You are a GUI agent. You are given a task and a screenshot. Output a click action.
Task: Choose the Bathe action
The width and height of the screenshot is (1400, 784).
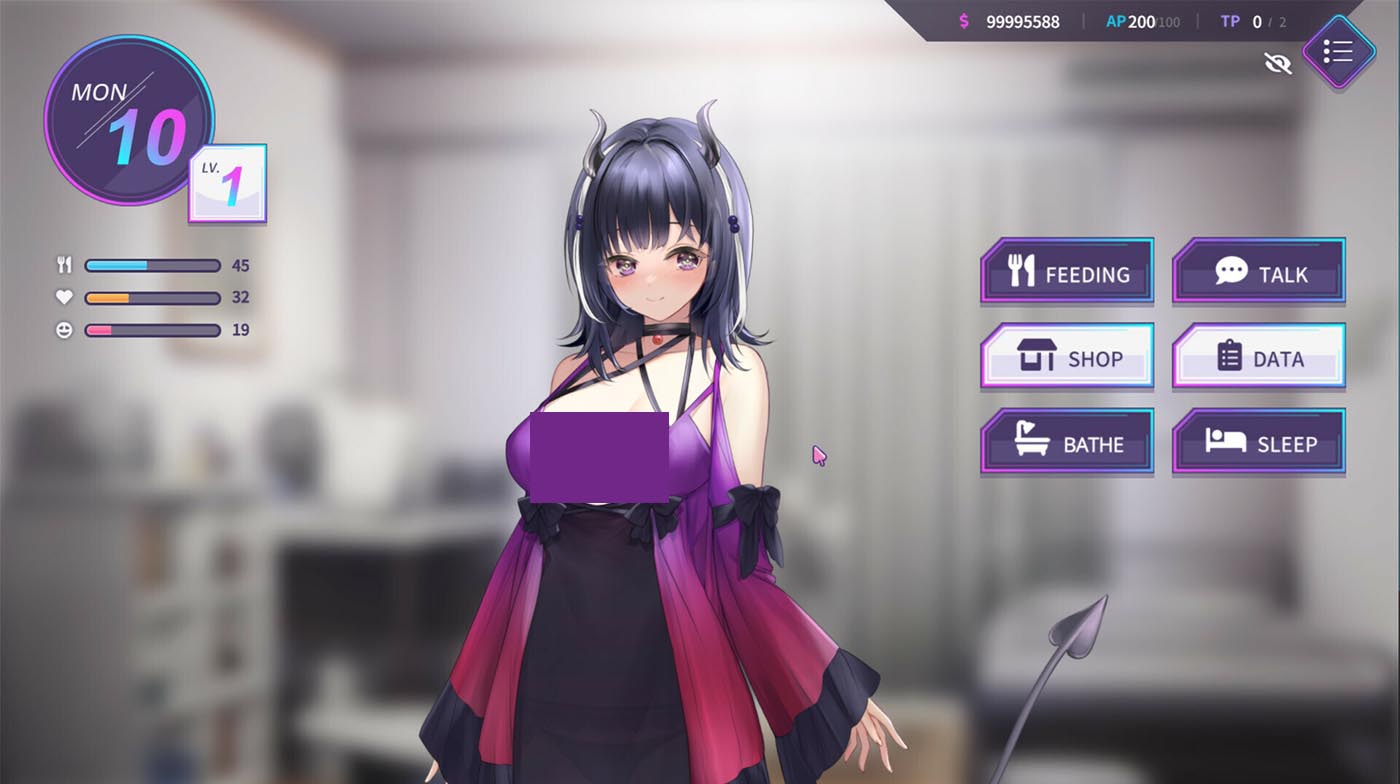point(1067,441)
